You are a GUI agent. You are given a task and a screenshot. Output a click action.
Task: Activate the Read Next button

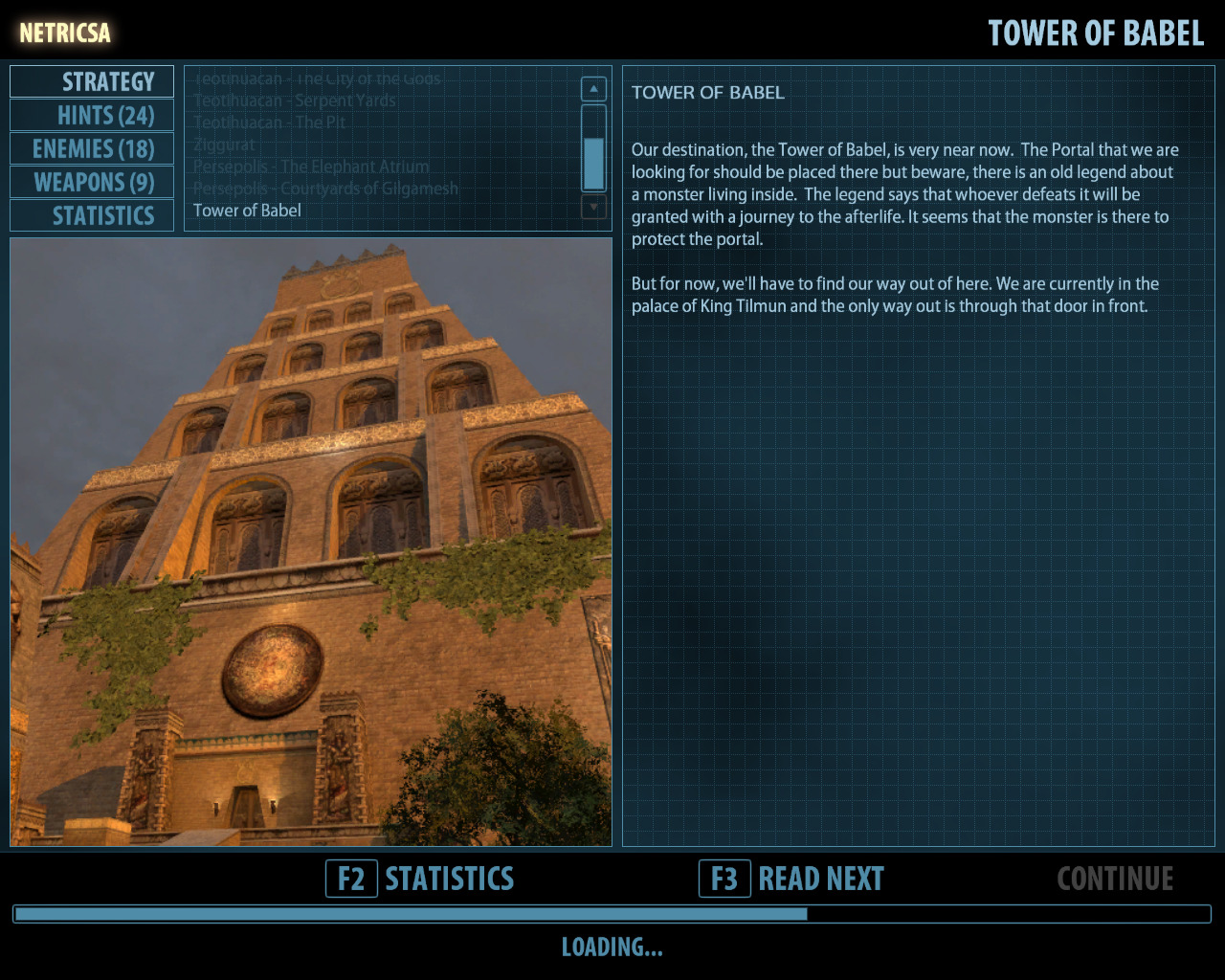pos(792,879)
